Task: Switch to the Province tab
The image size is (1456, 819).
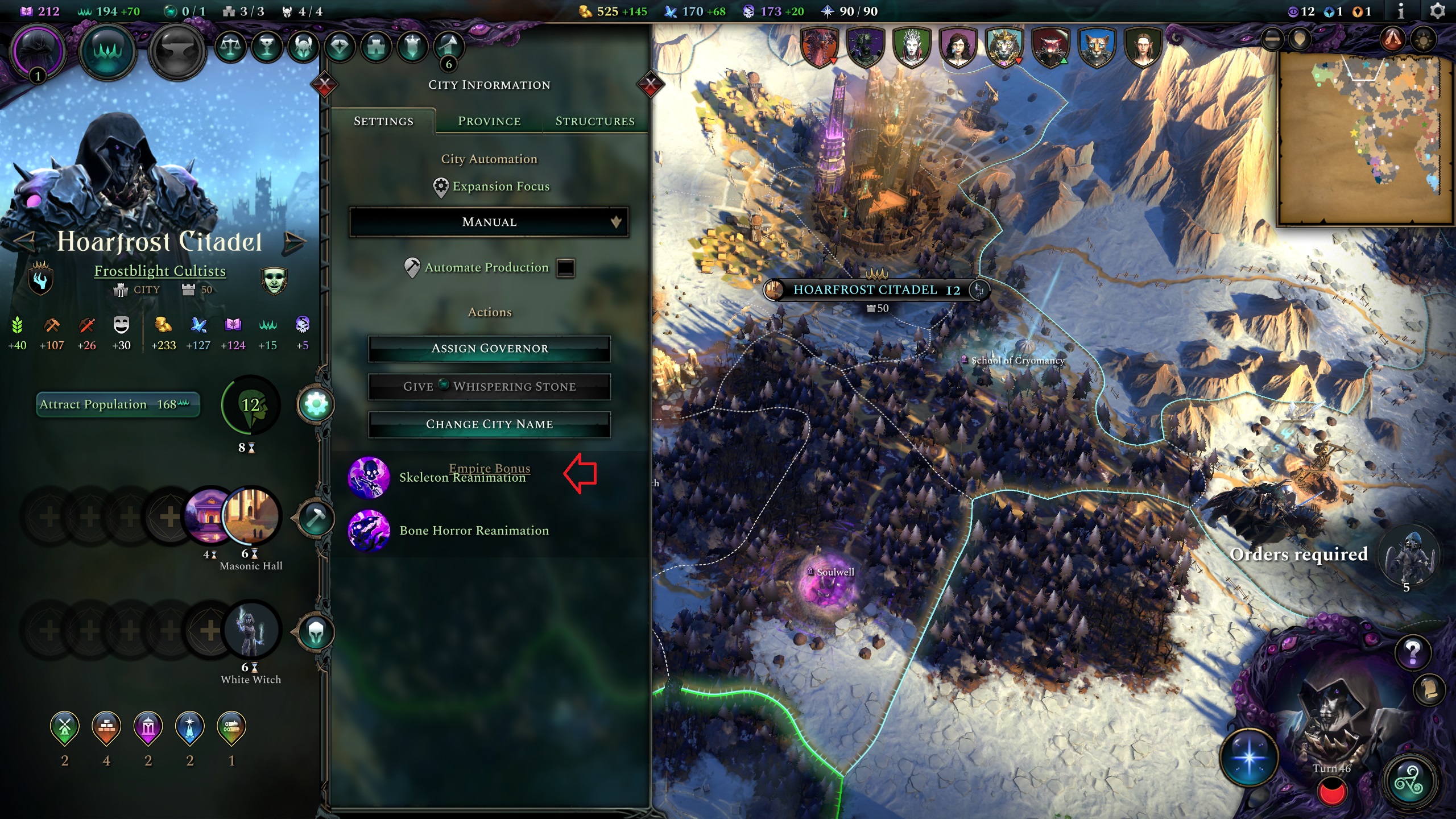Action: pyautogui.click(x=489, y=121)
